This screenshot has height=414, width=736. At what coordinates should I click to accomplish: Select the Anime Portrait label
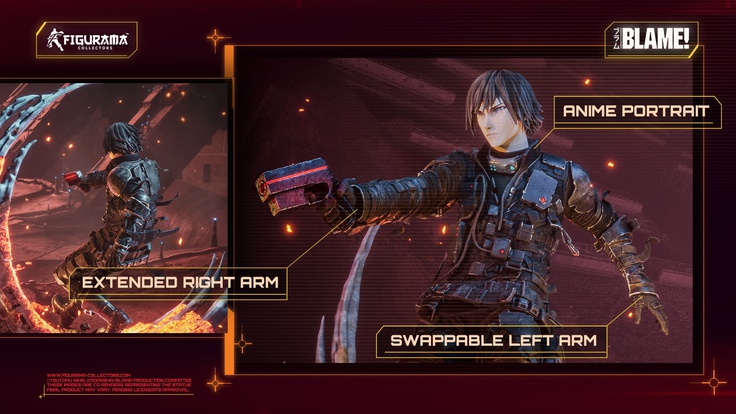coord(636,111)
